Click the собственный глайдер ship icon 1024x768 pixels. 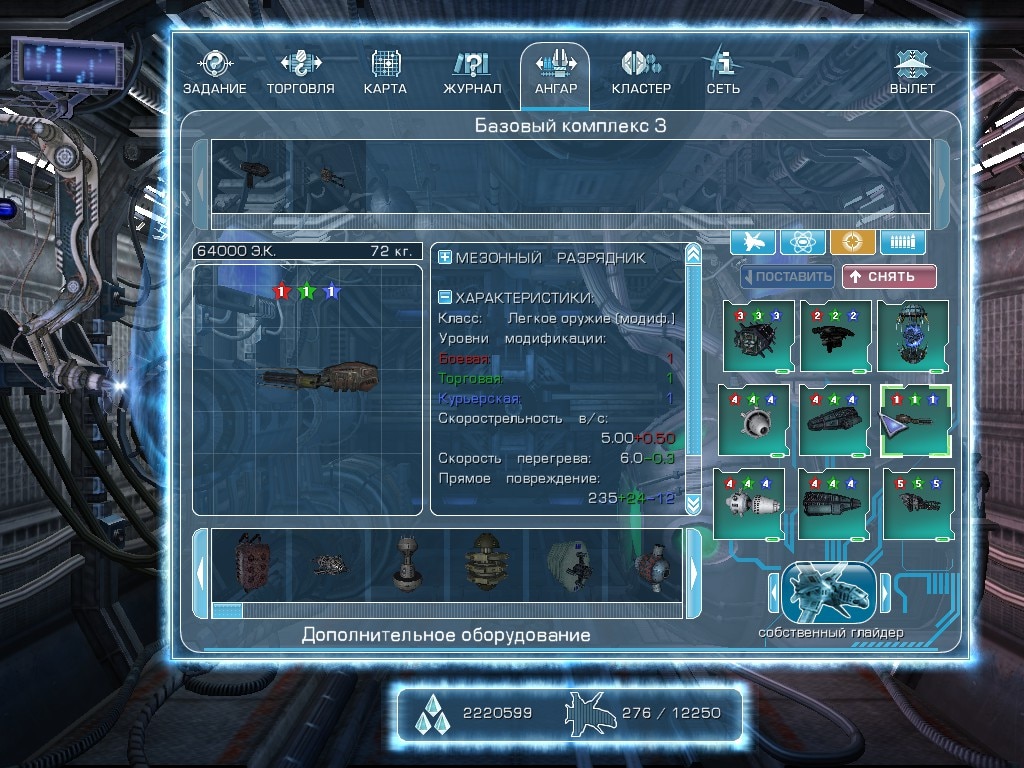coord(829,594)
